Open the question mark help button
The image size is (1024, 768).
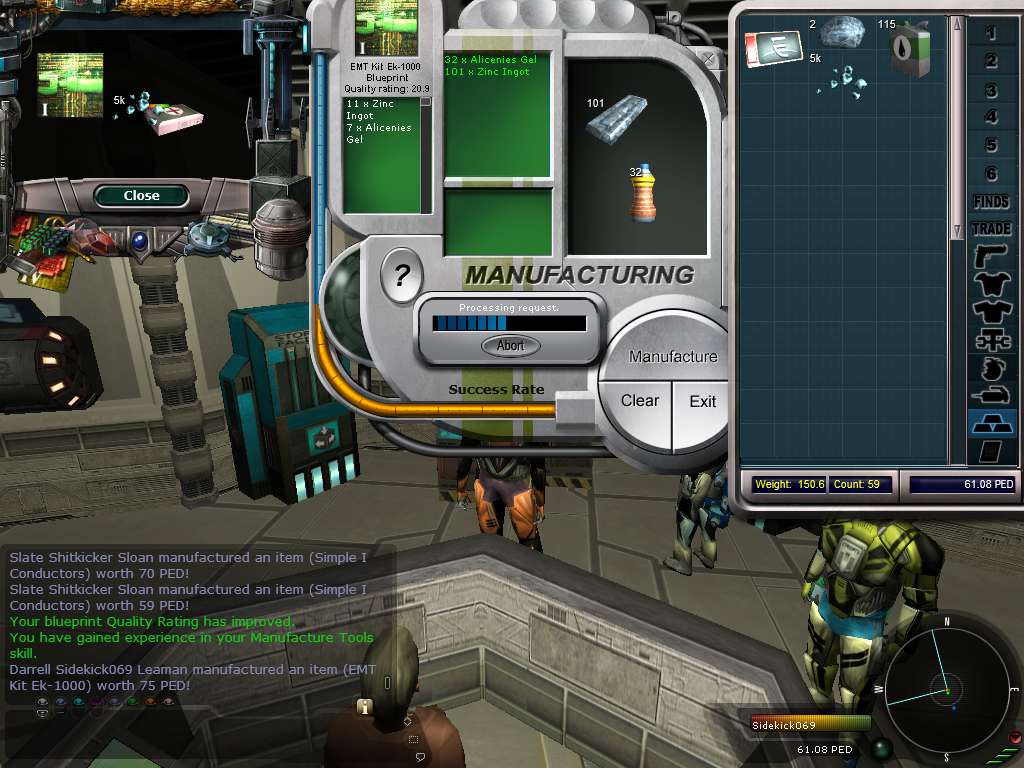pyautogui.click(x=402, y=275)
